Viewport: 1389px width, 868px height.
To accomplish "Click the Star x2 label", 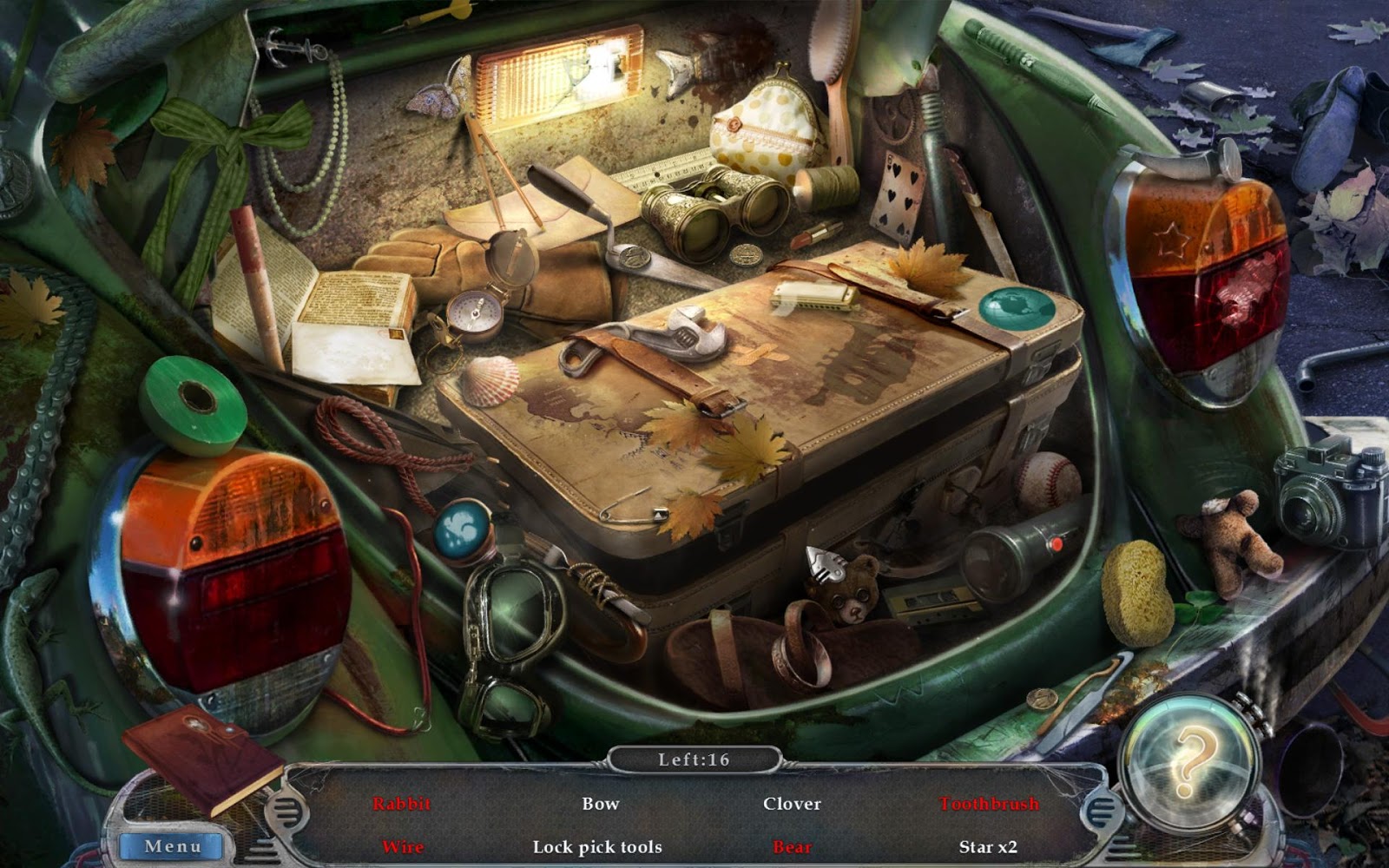I will 991,846.
